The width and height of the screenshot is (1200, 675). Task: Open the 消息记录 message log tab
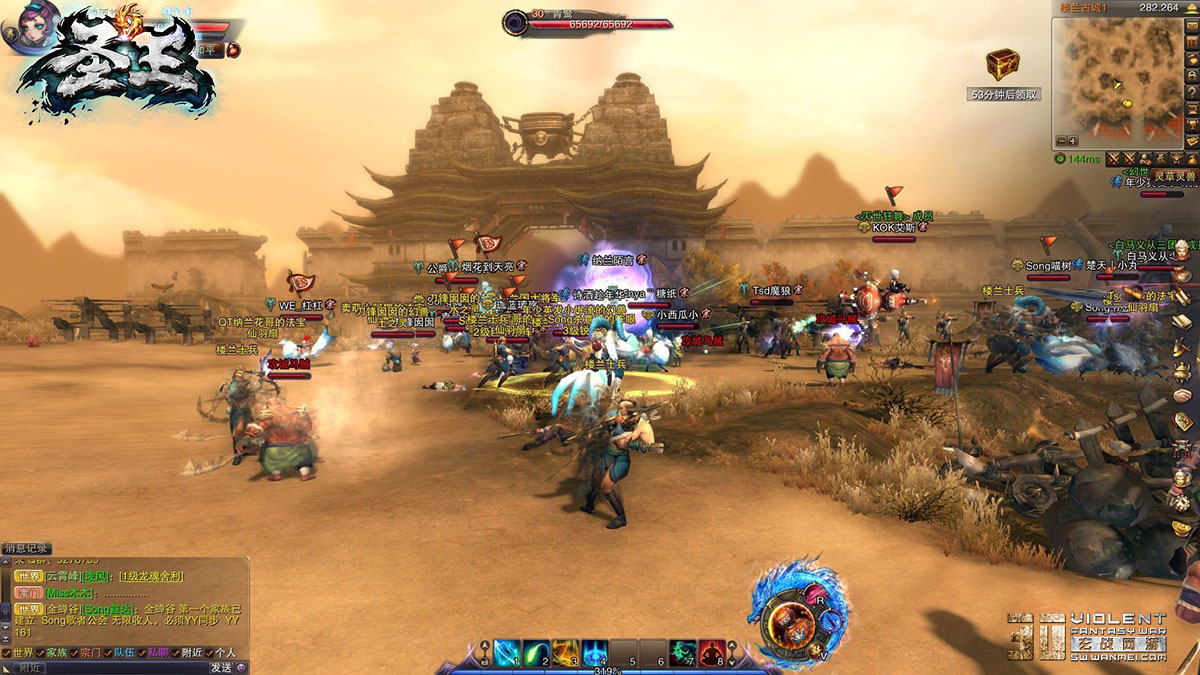point(27,548)
